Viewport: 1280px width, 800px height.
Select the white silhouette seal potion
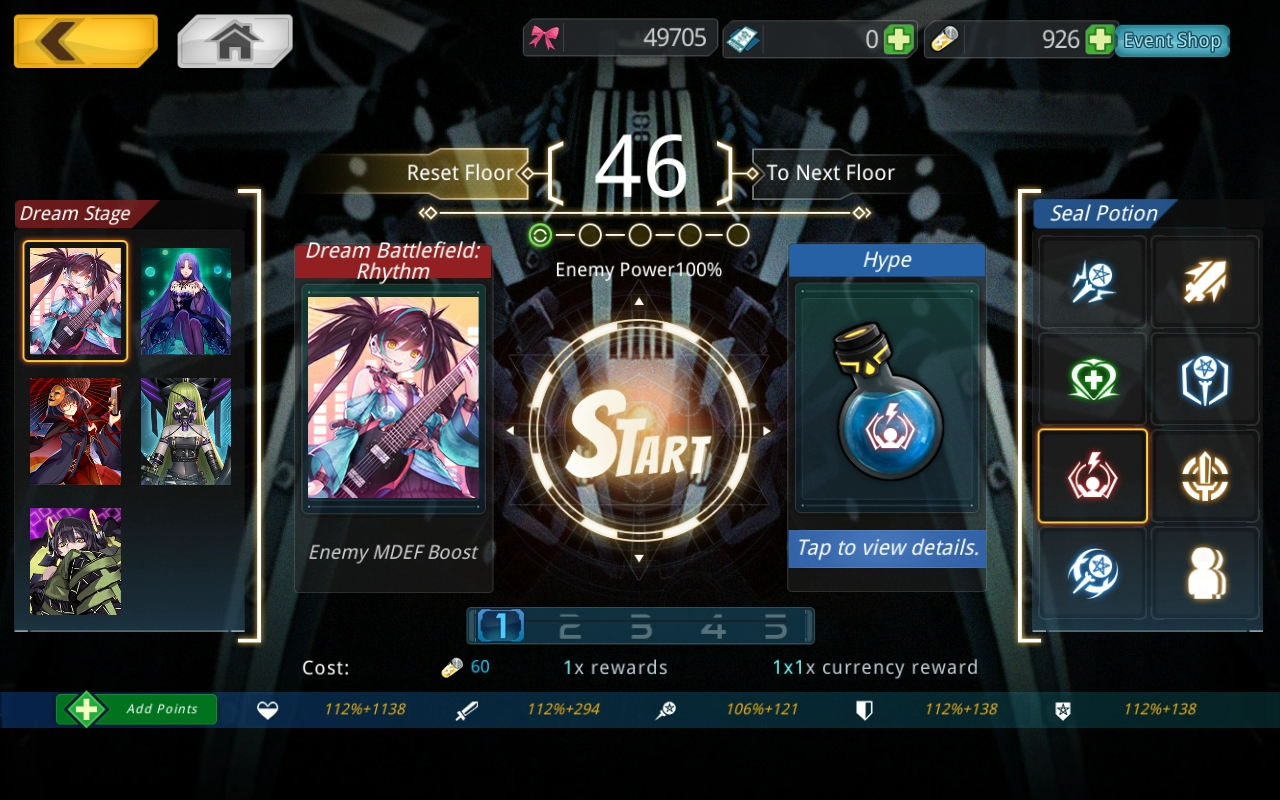[x=1204, y=573]
